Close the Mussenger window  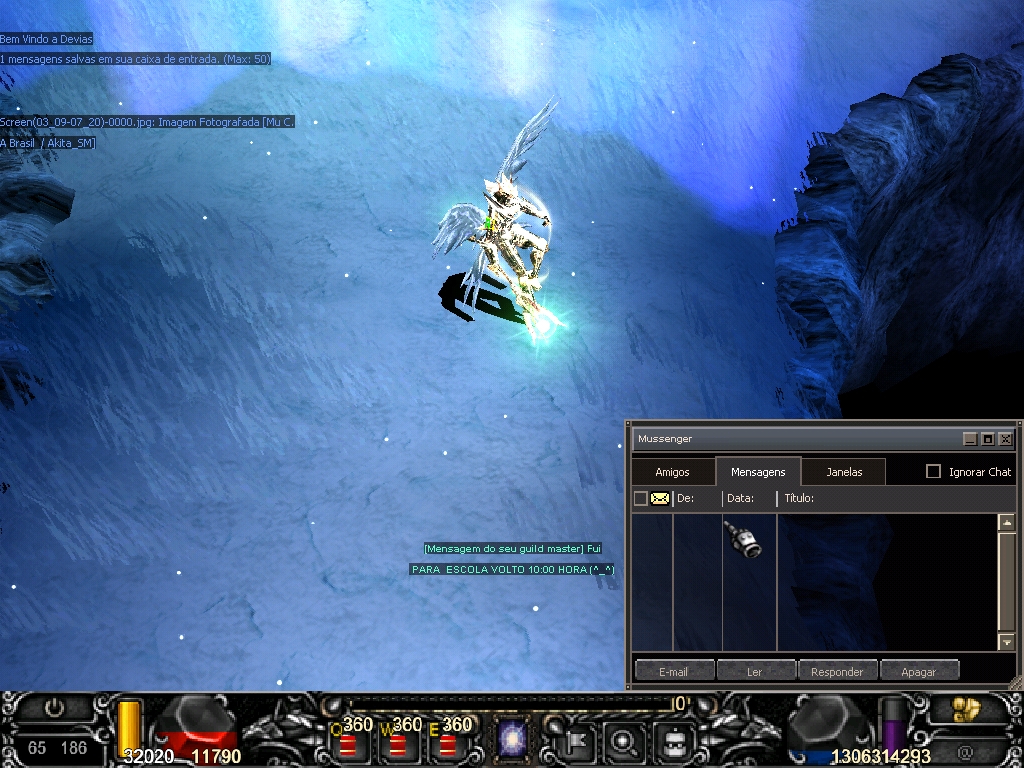[x=1005, y=439]
